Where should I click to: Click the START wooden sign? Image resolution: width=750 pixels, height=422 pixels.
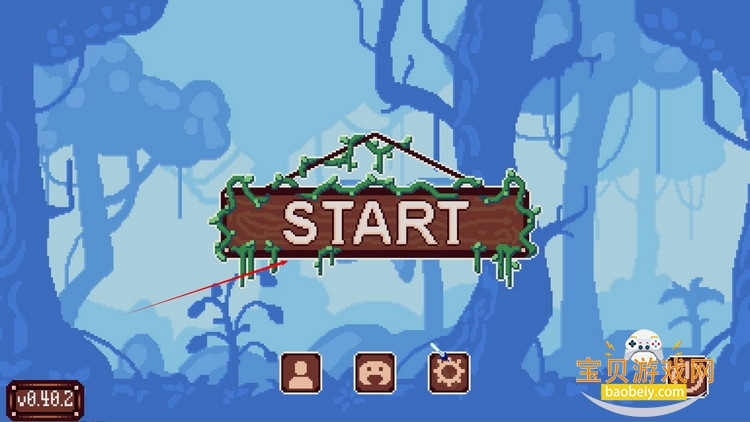(x=376, y=222)
